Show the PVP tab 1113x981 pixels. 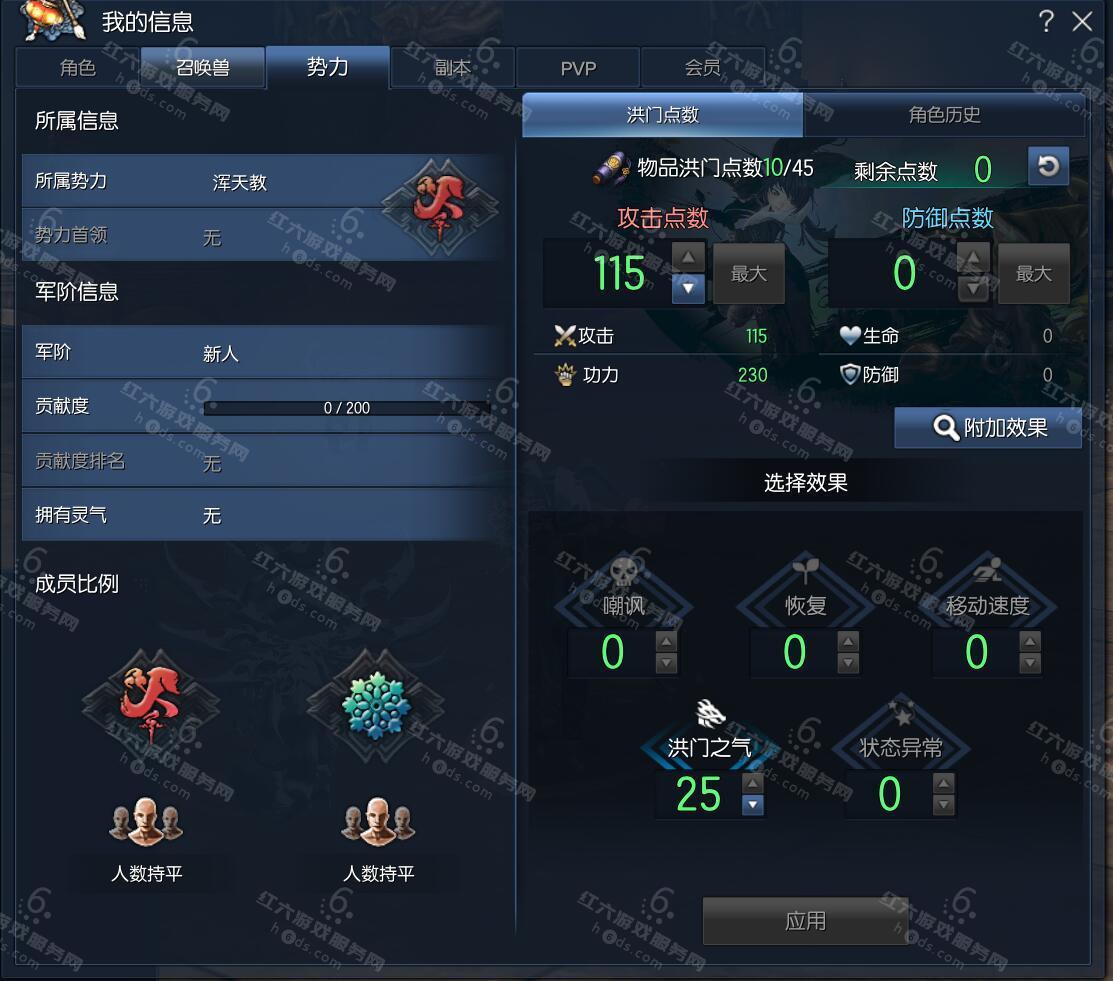(578, 68)
